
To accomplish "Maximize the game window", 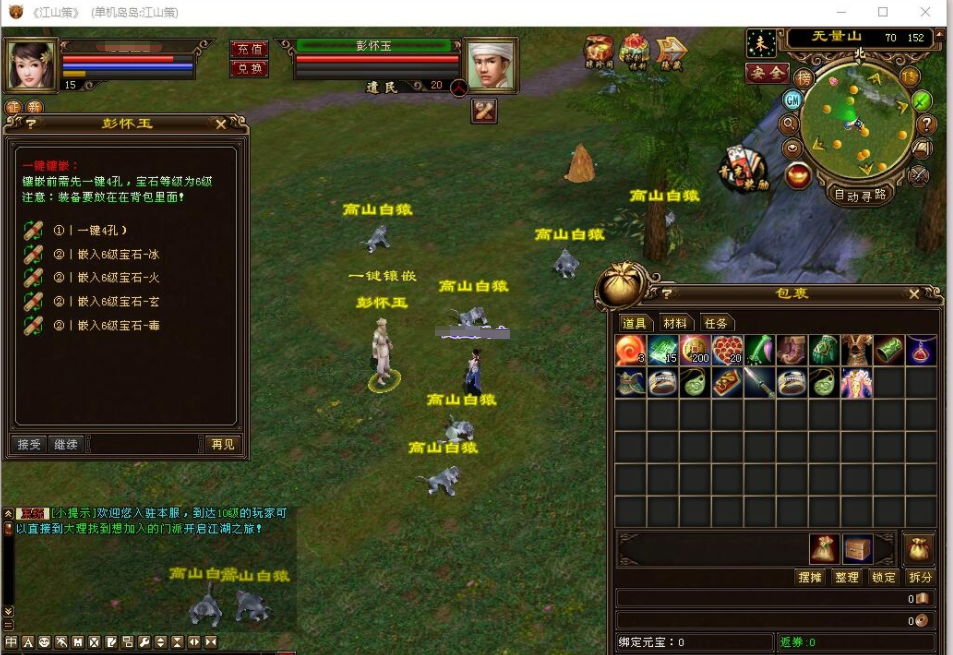I will click(x=883, y=12).
